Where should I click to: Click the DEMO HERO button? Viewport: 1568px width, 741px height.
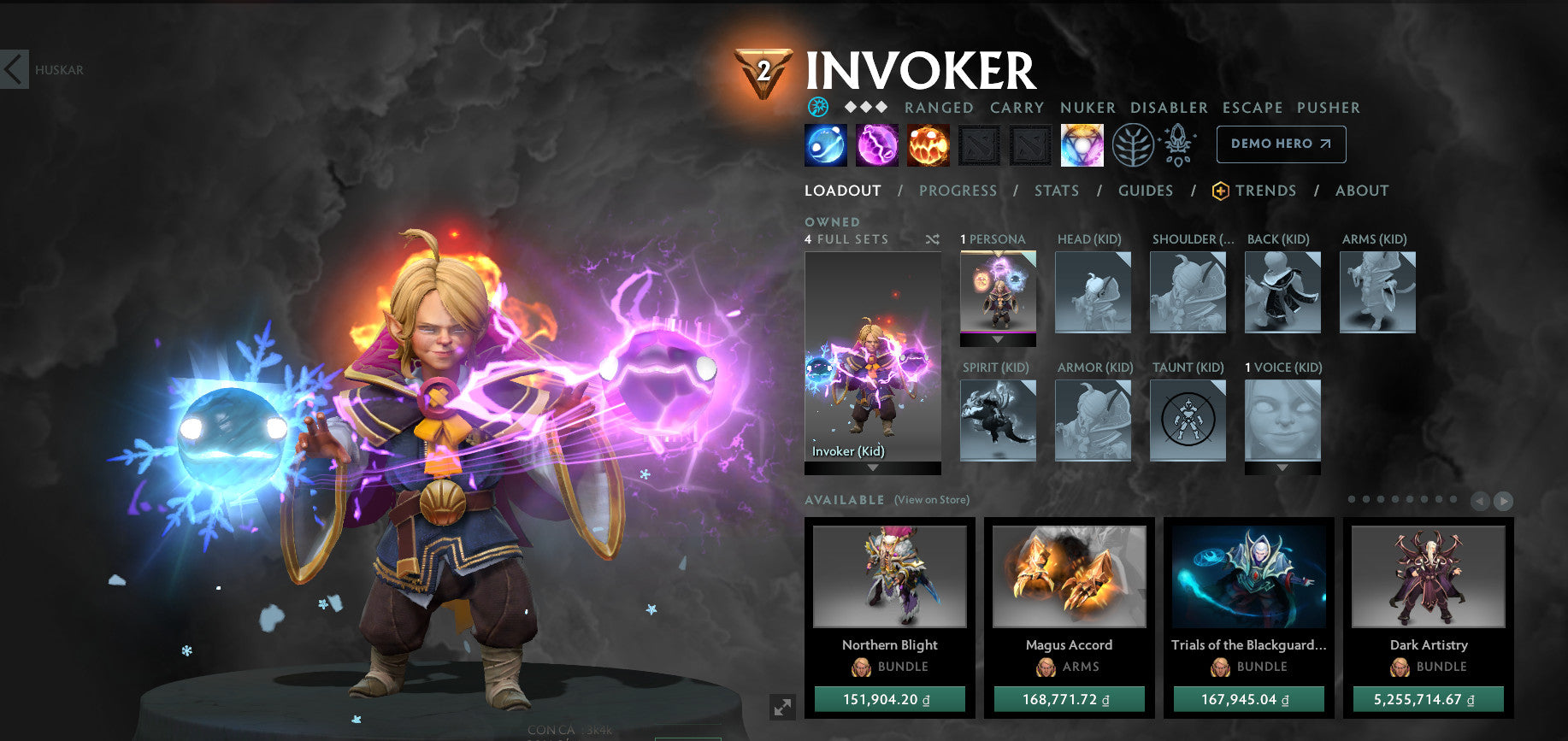(1280, 144)
